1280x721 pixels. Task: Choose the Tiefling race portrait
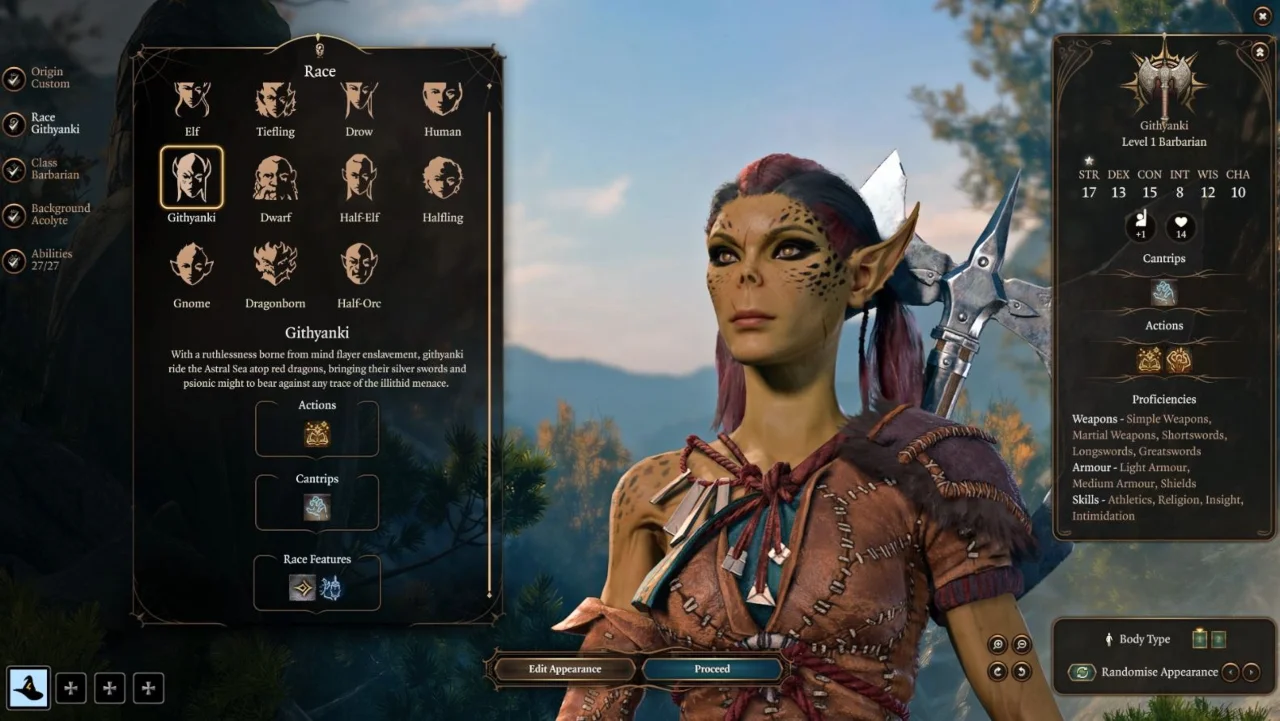coord(275,100)
